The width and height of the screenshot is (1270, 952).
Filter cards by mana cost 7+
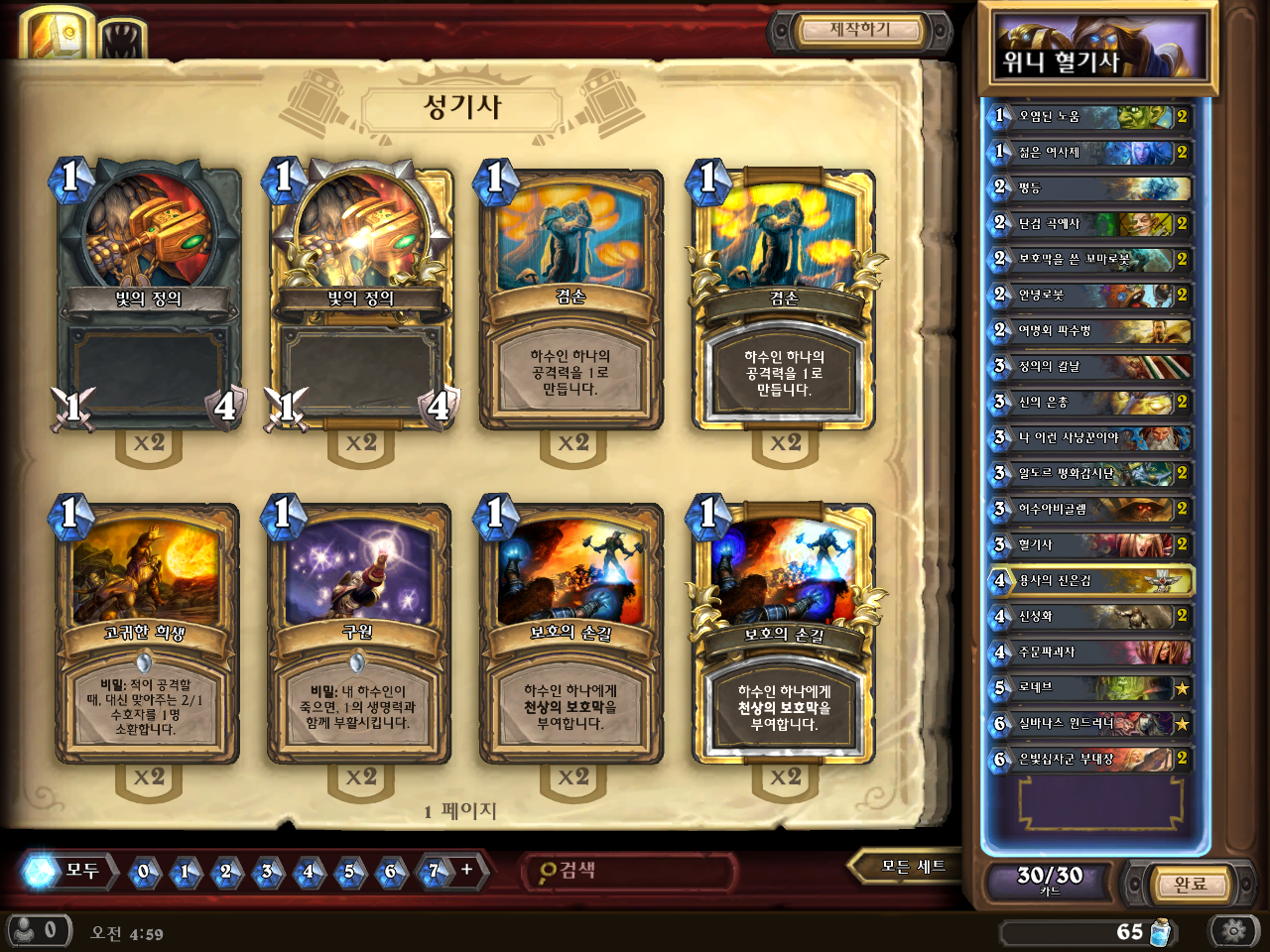(x=436, y=872)
